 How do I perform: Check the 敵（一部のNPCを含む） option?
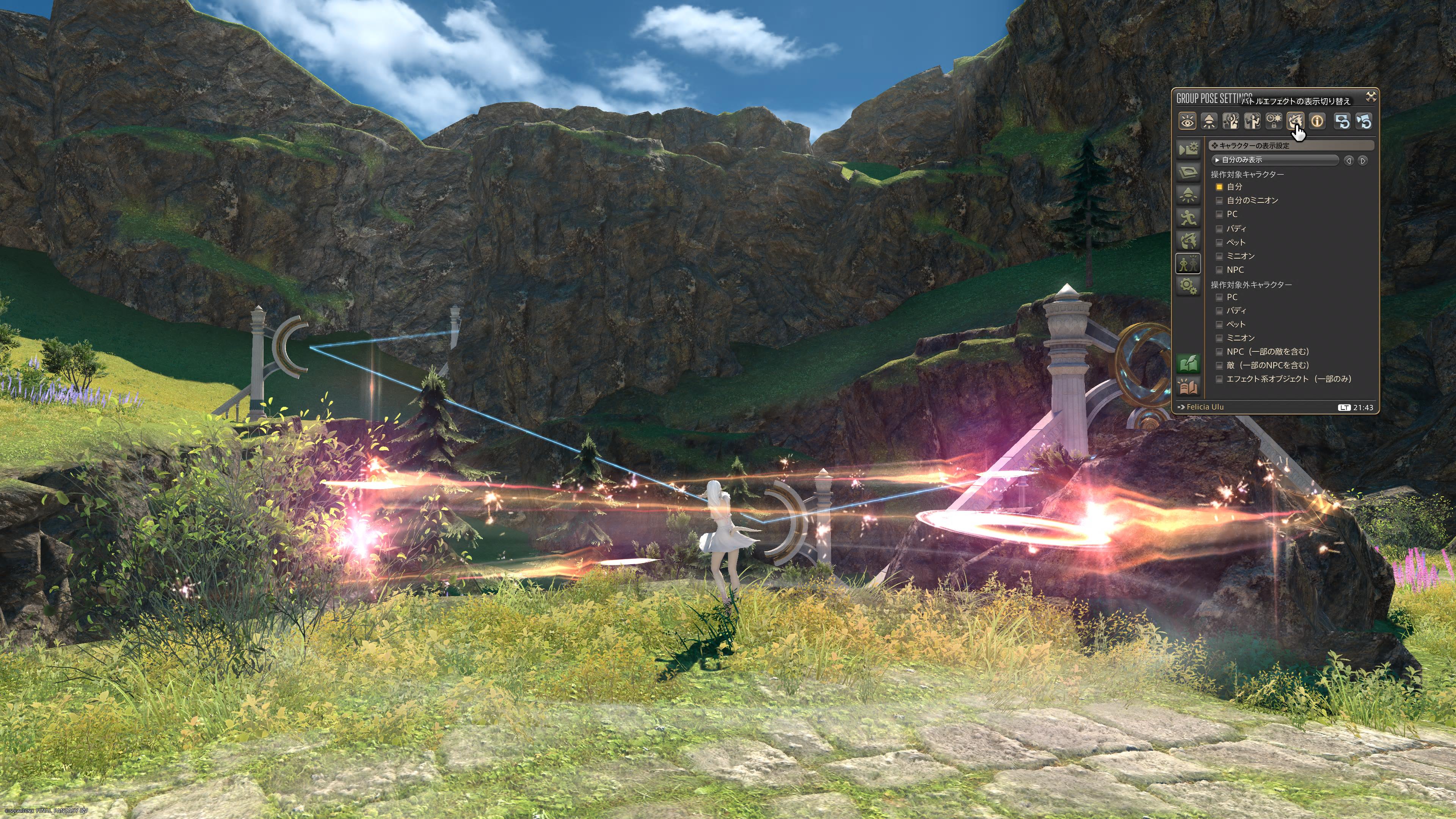coord(1219,366)
